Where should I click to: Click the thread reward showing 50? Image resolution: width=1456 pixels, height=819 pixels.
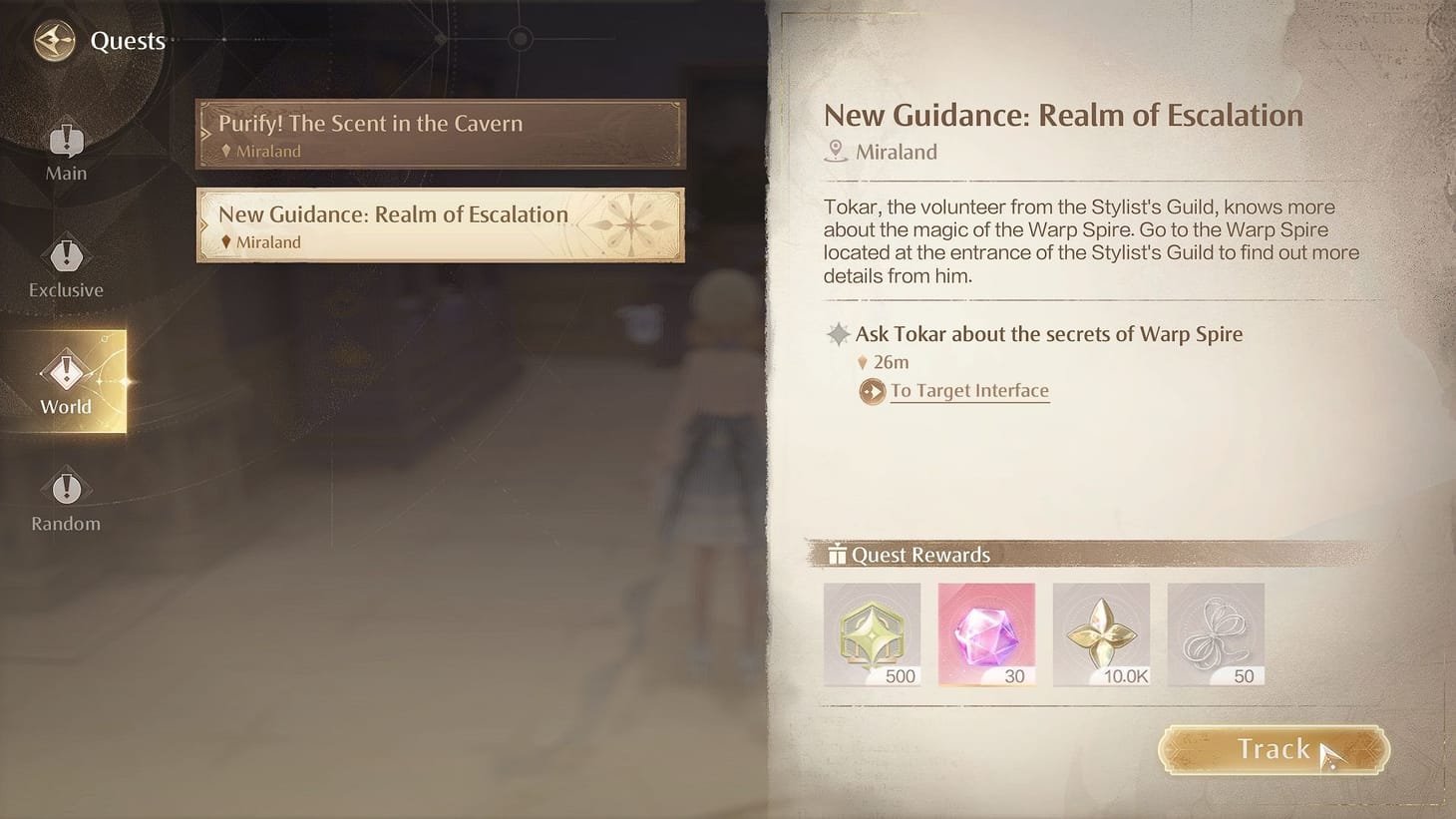(x=1216, y=633)
